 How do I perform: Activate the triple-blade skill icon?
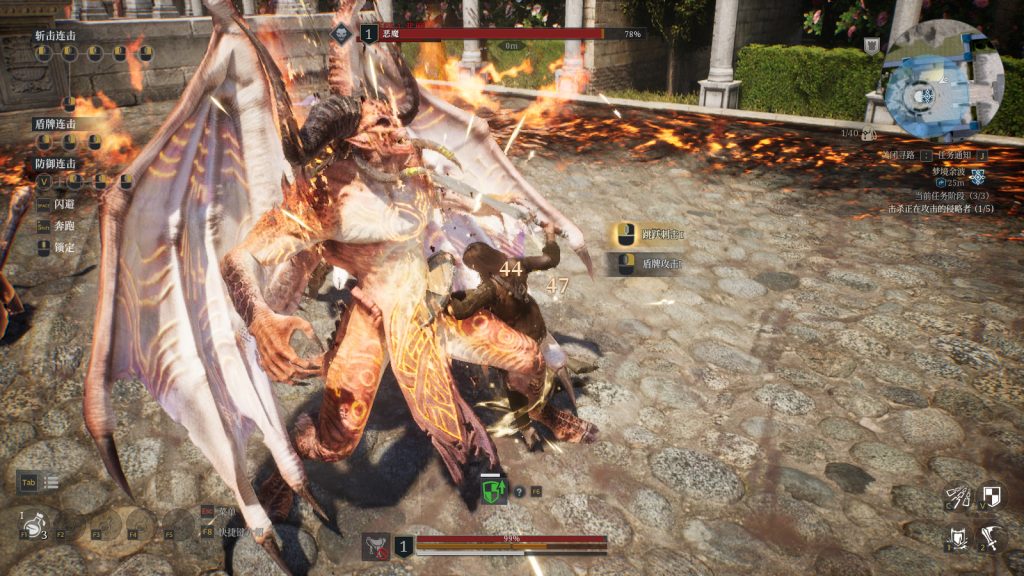[x=958, y=497]
